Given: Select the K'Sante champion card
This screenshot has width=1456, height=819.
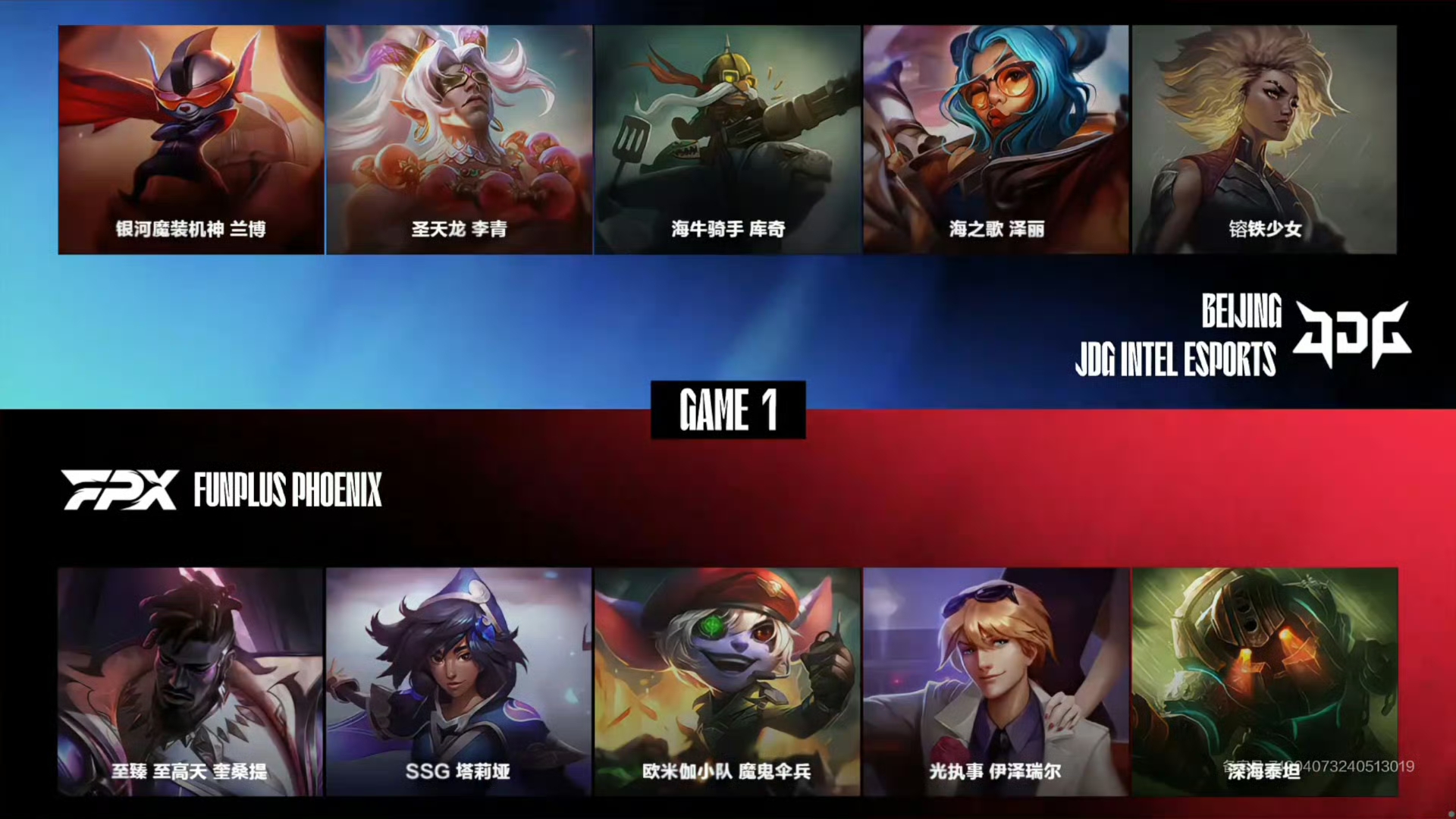Looking at the screenshot, I should pyautogui.click(x=191, y=681).
